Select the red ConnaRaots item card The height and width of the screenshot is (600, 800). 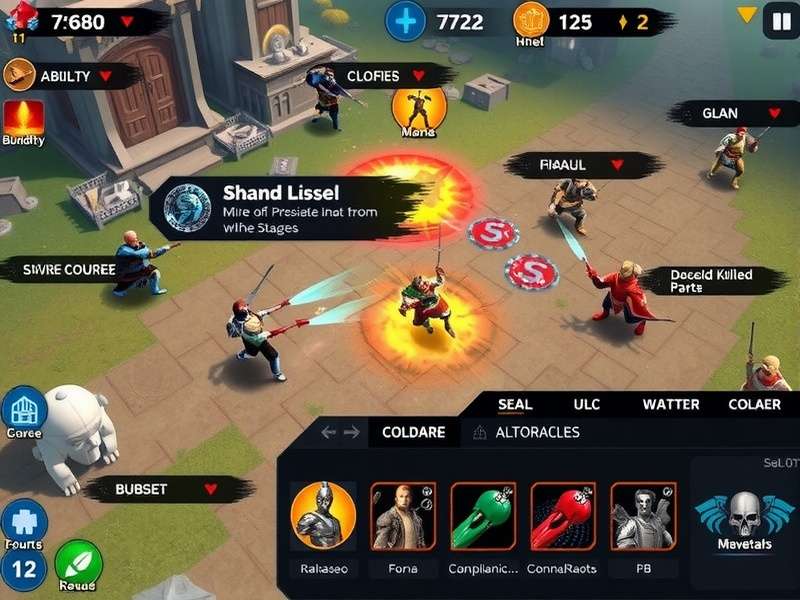[x=563, y=515]
